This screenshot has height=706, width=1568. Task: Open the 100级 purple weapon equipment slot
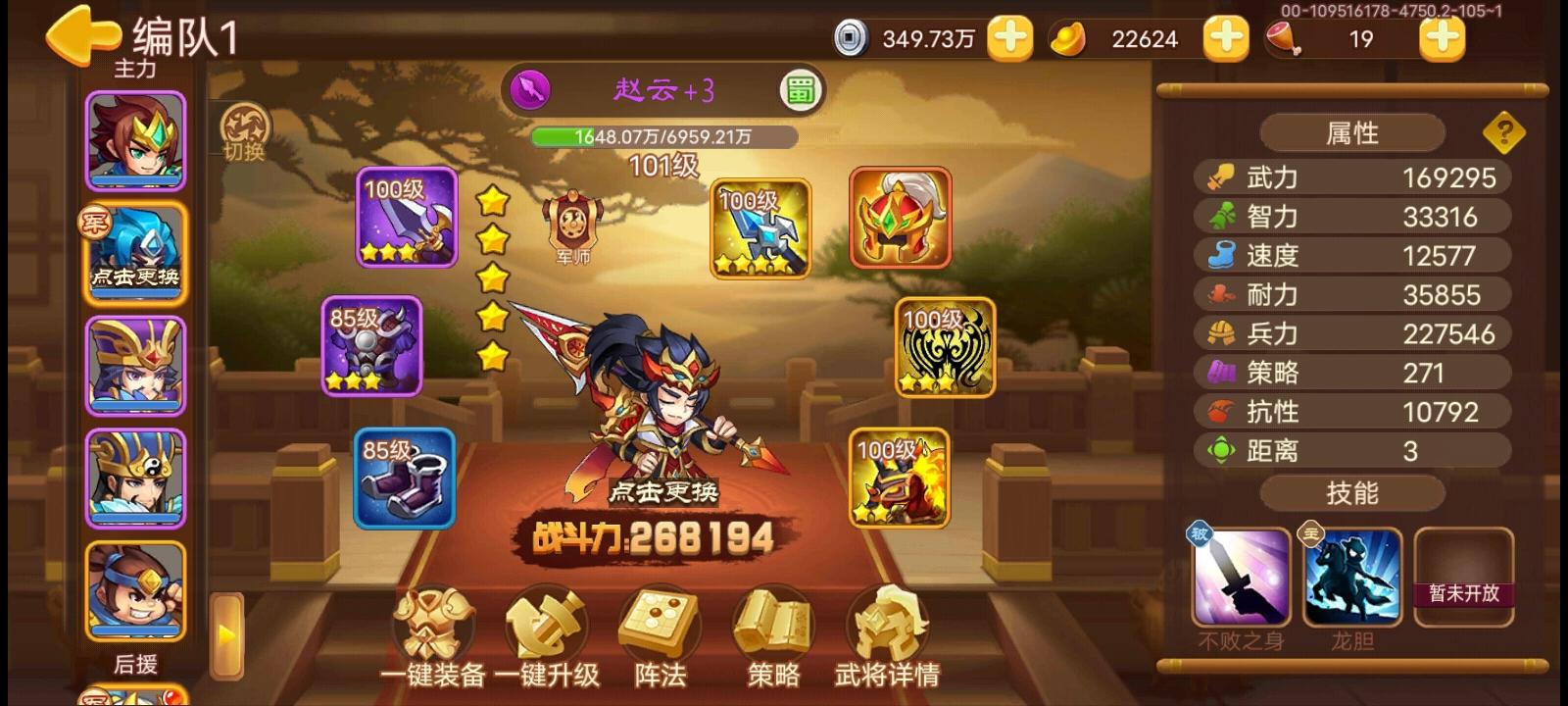pyautogui.click(x=405, y=219)
